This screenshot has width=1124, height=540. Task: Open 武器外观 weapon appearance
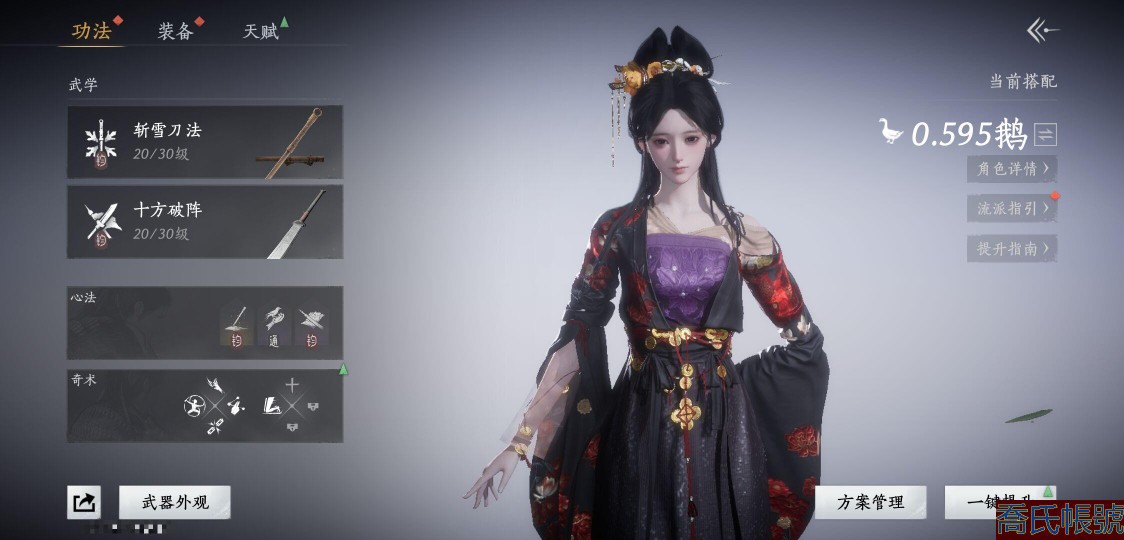(x=175, y=502)
